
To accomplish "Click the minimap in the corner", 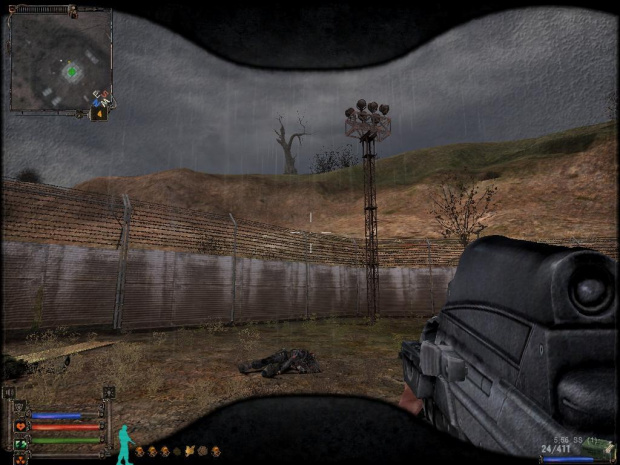I will coord(60,60).
